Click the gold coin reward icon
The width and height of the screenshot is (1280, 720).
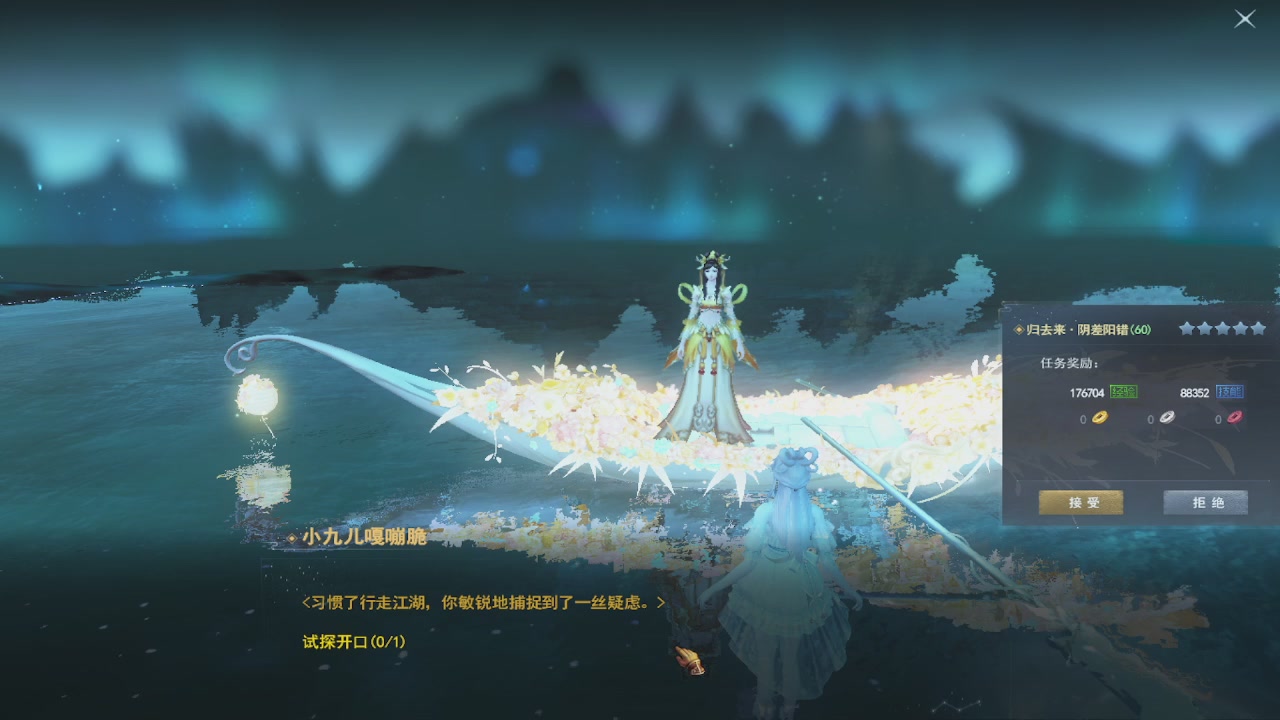[x=1099, y=418]
